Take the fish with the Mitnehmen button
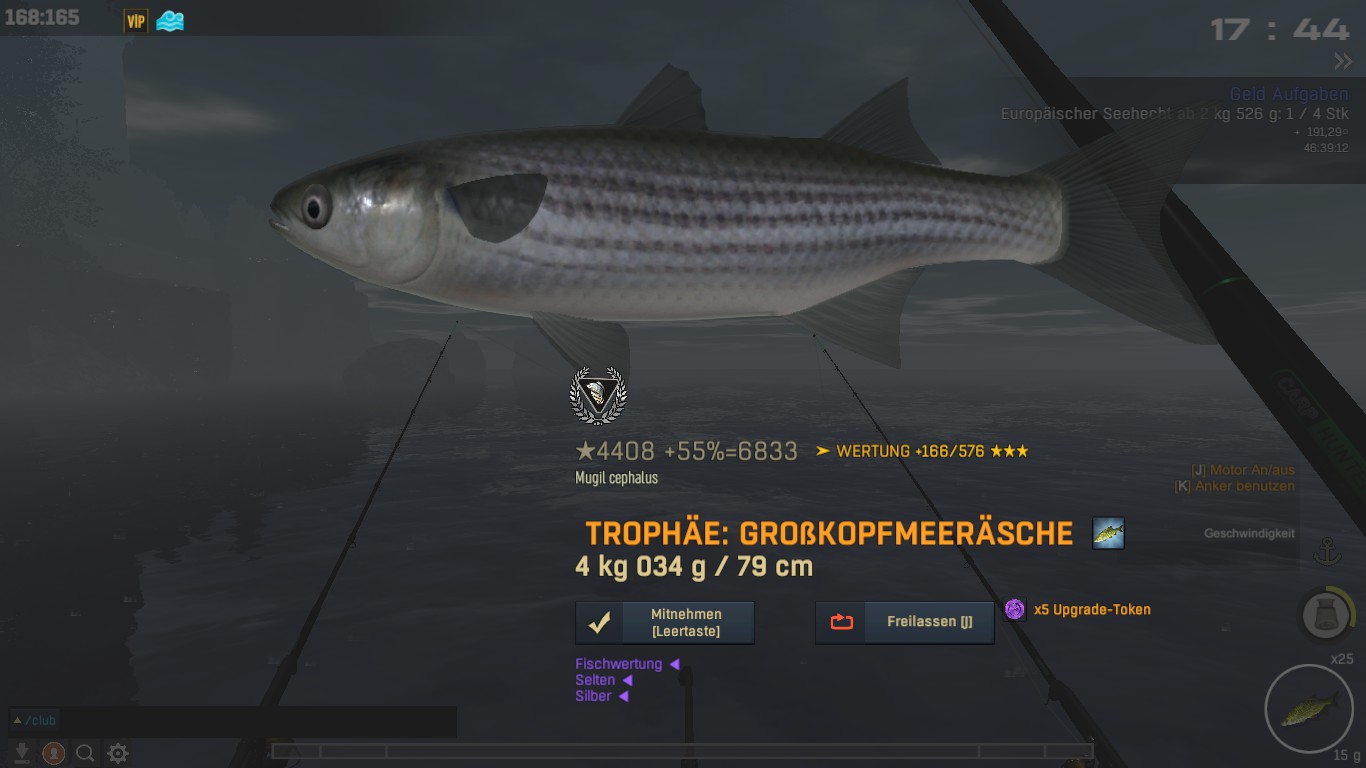 pos(665,622)
